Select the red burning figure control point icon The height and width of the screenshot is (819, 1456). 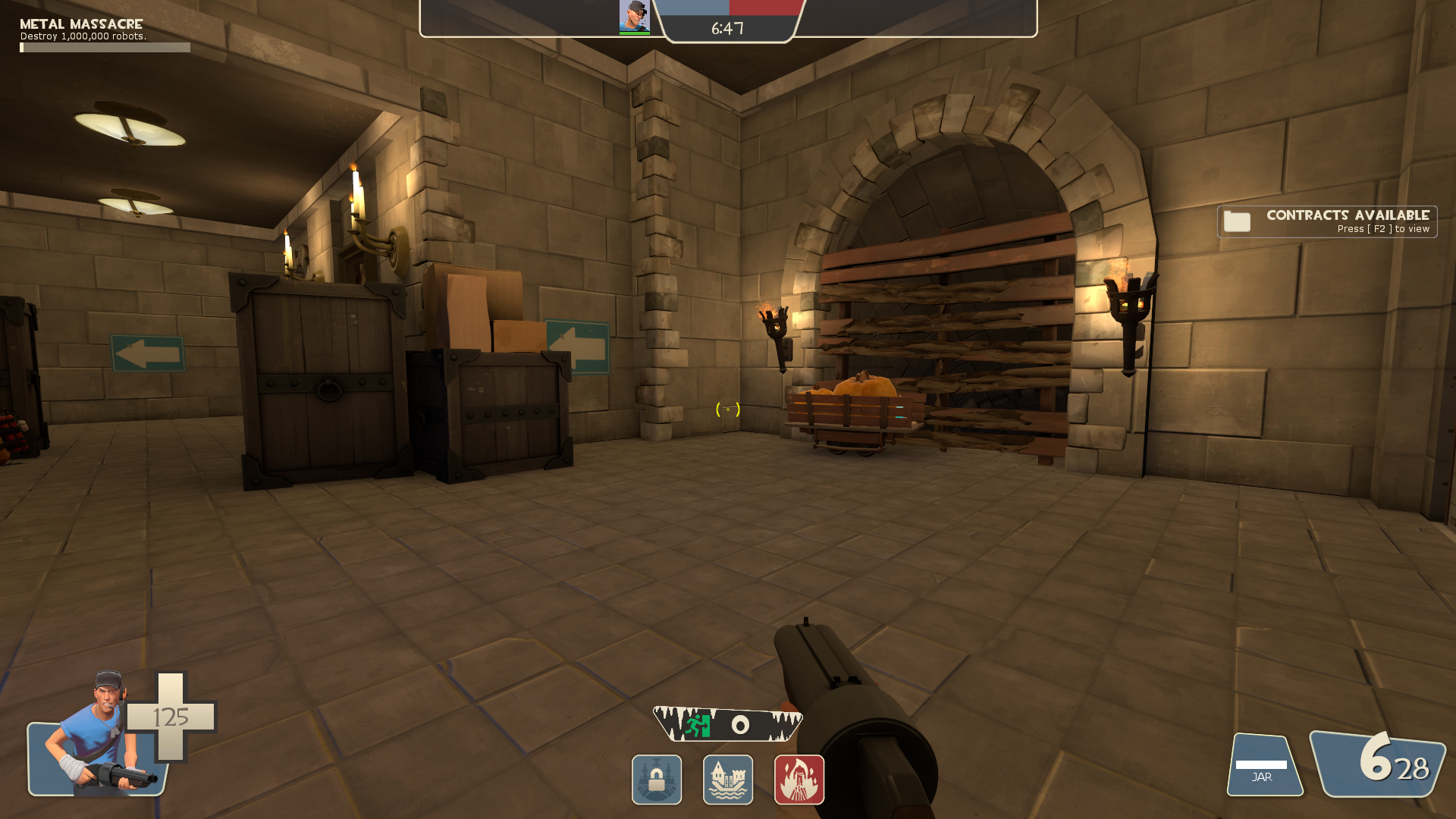pos(799,780)
